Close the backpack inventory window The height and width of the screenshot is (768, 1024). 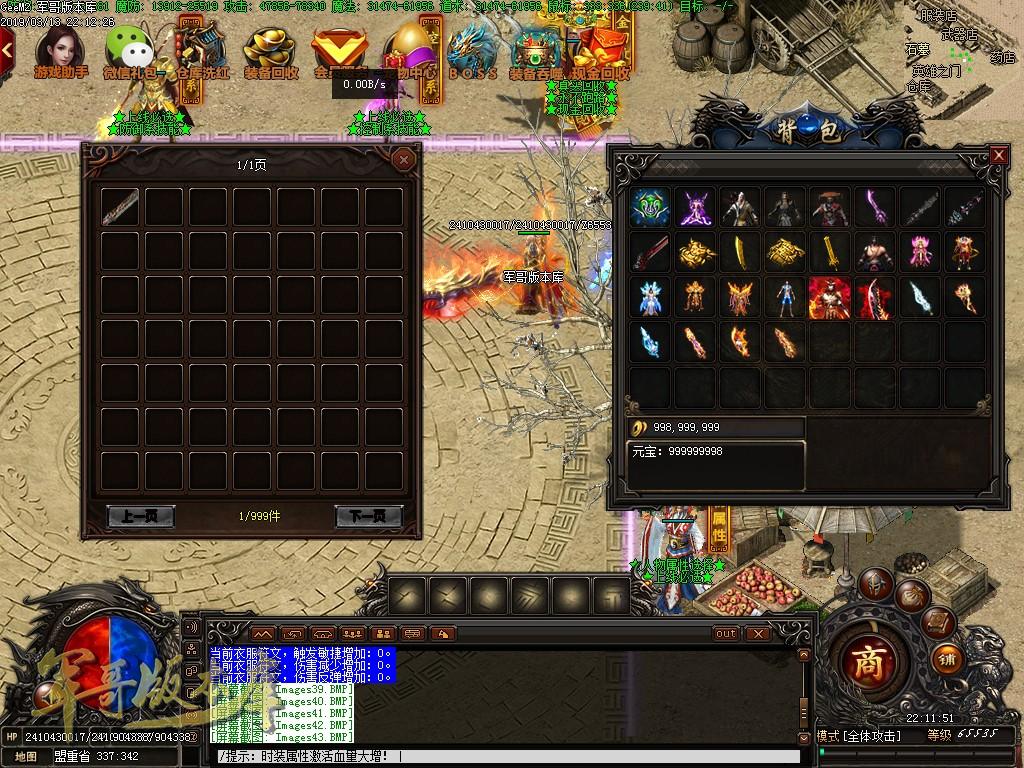coord(998,155)
